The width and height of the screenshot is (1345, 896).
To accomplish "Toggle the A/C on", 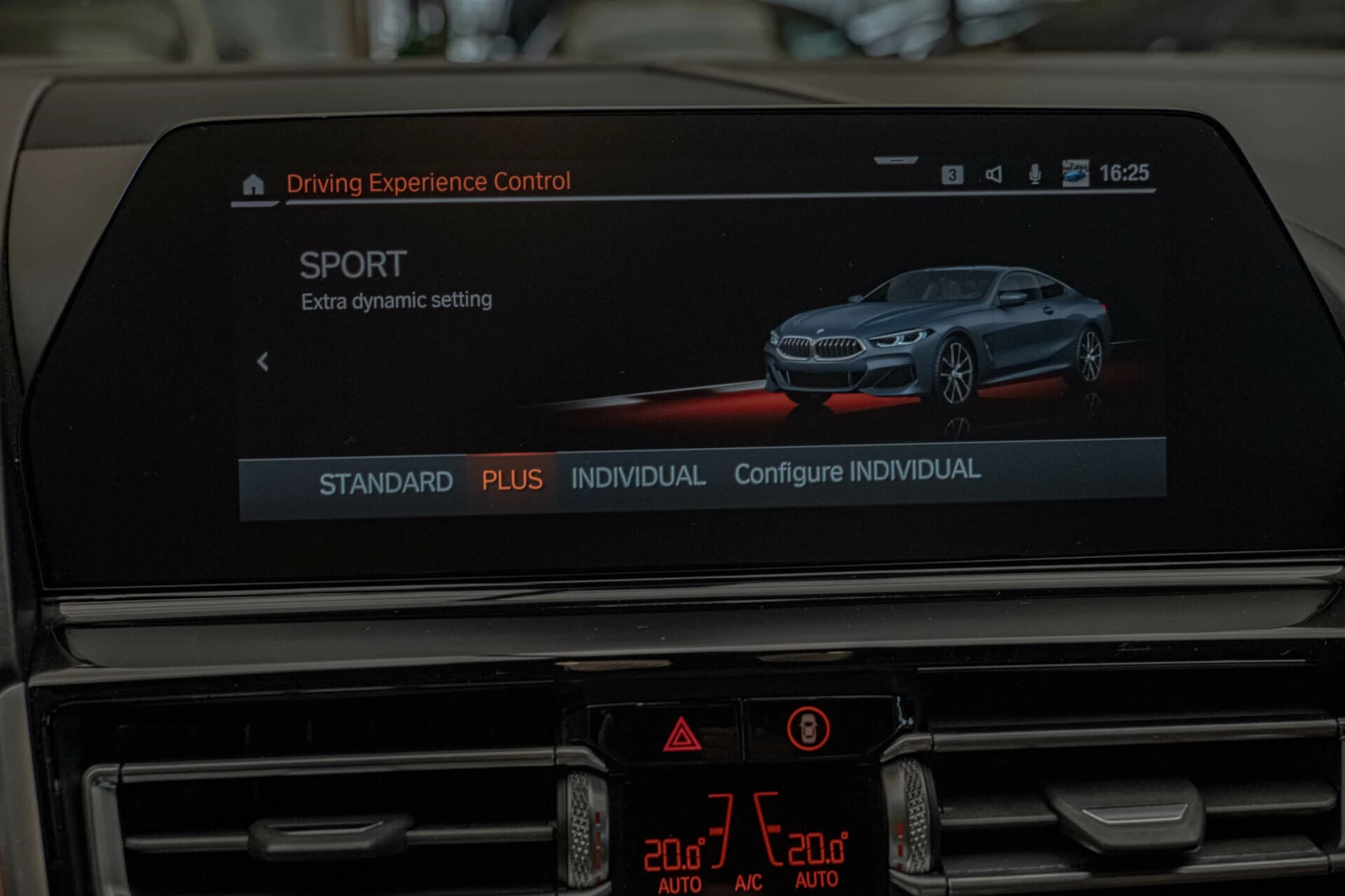I will tap(746, 882).
